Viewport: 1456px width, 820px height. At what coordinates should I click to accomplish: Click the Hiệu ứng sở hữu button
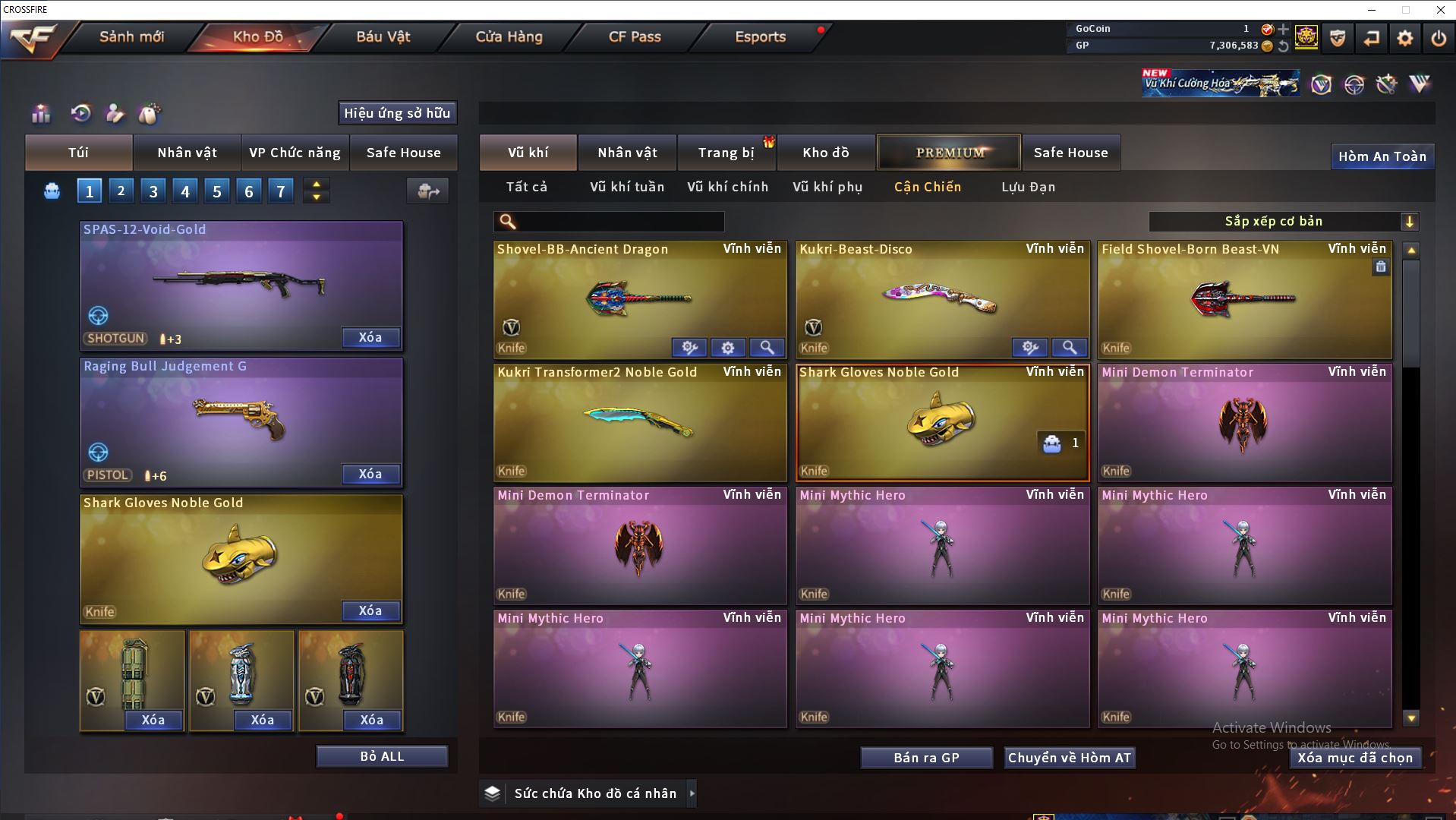[x=397, y=113]
